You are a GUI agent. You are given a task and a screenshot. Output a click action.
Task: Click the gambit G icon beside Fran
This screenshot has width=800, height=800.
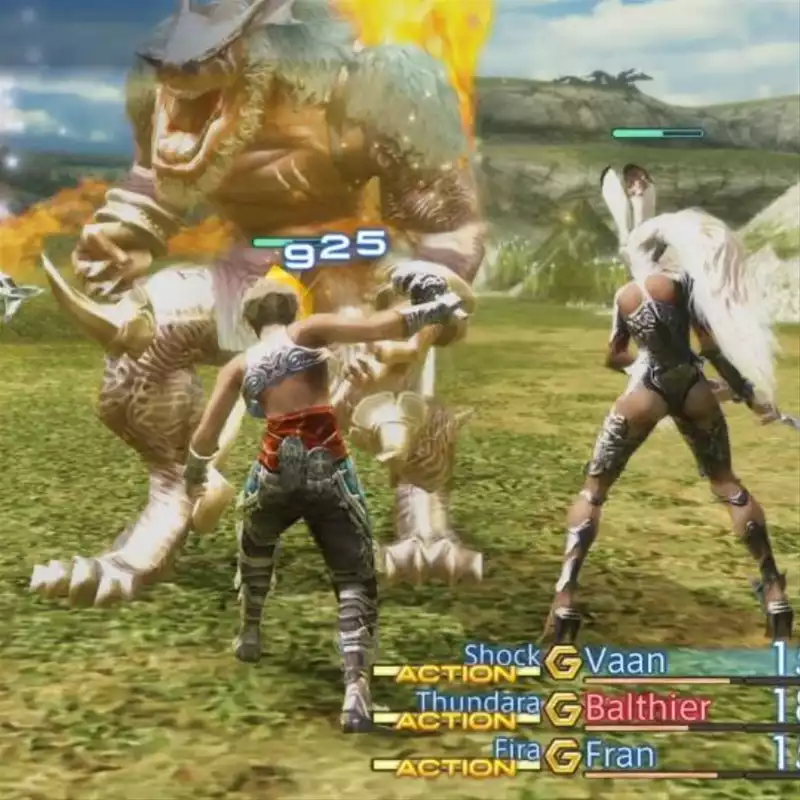click(563, 756)
